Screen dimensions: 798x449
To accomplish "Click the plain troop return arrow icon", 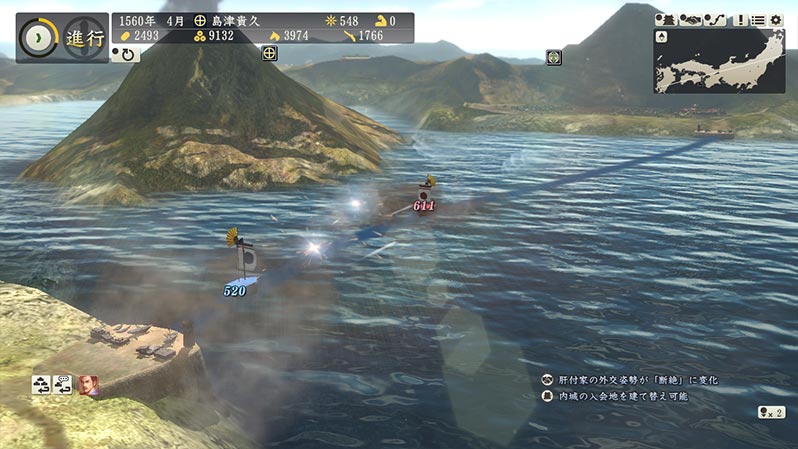I will (x=41, y=384).
